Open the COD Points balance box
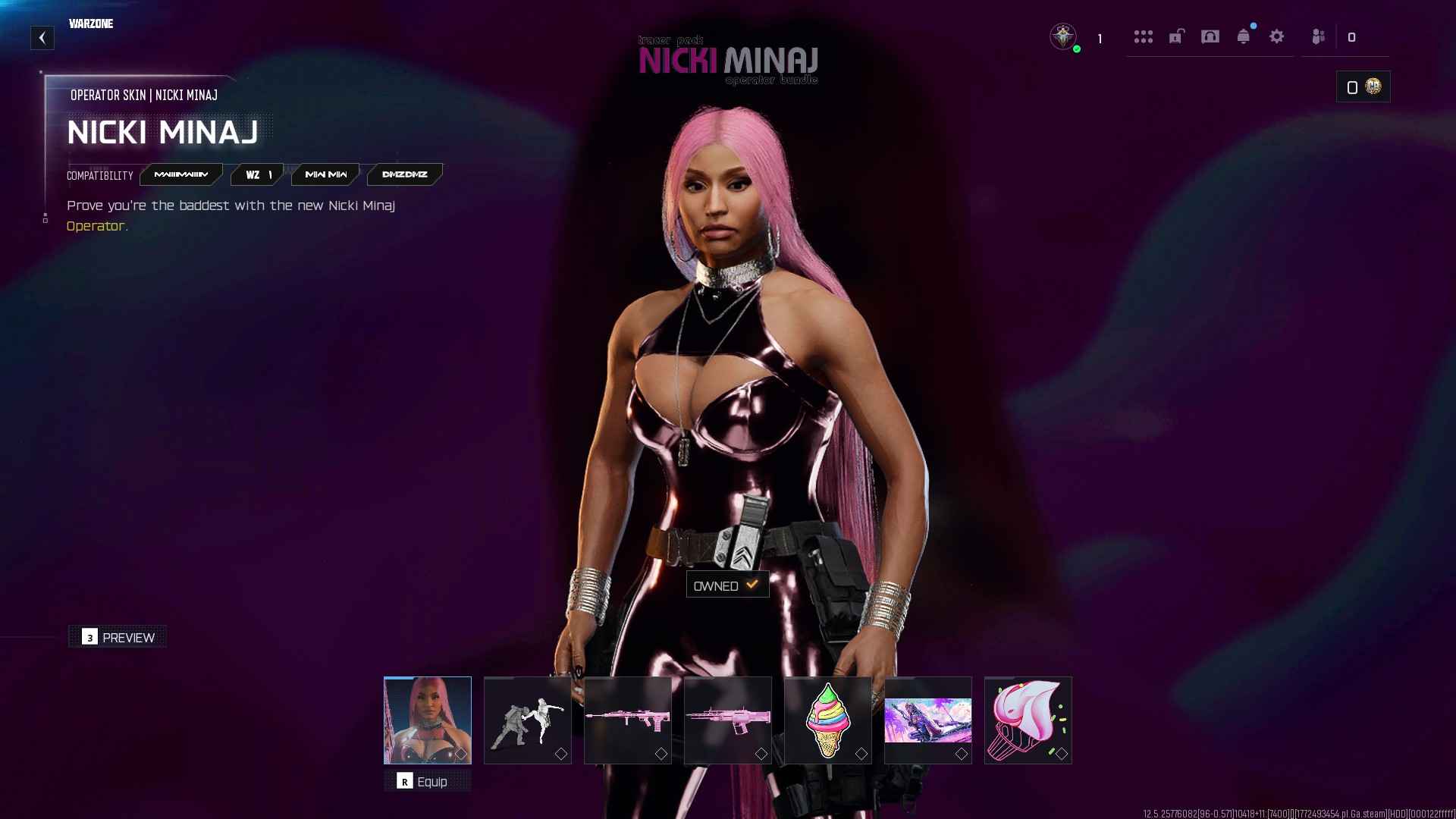 pyautogui.click(x=1363, y=86)
